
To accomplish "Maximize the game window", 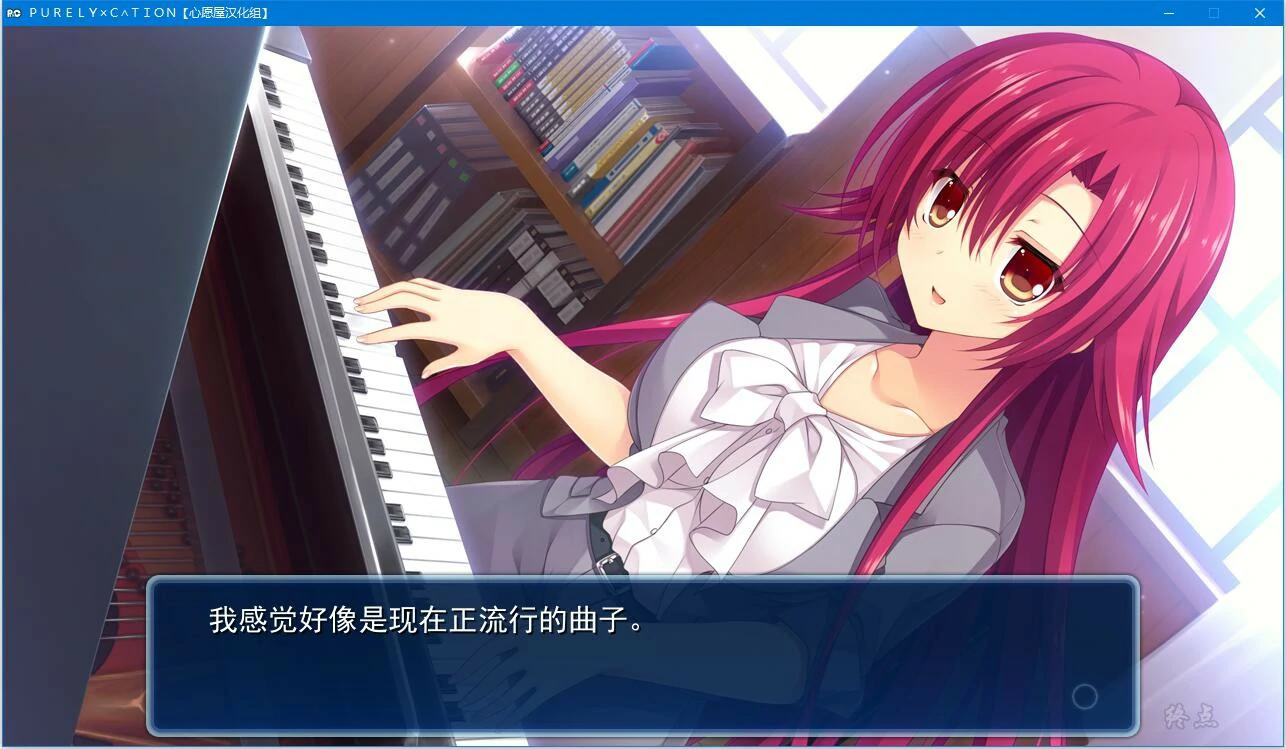I will click(x=1213, y=13).
